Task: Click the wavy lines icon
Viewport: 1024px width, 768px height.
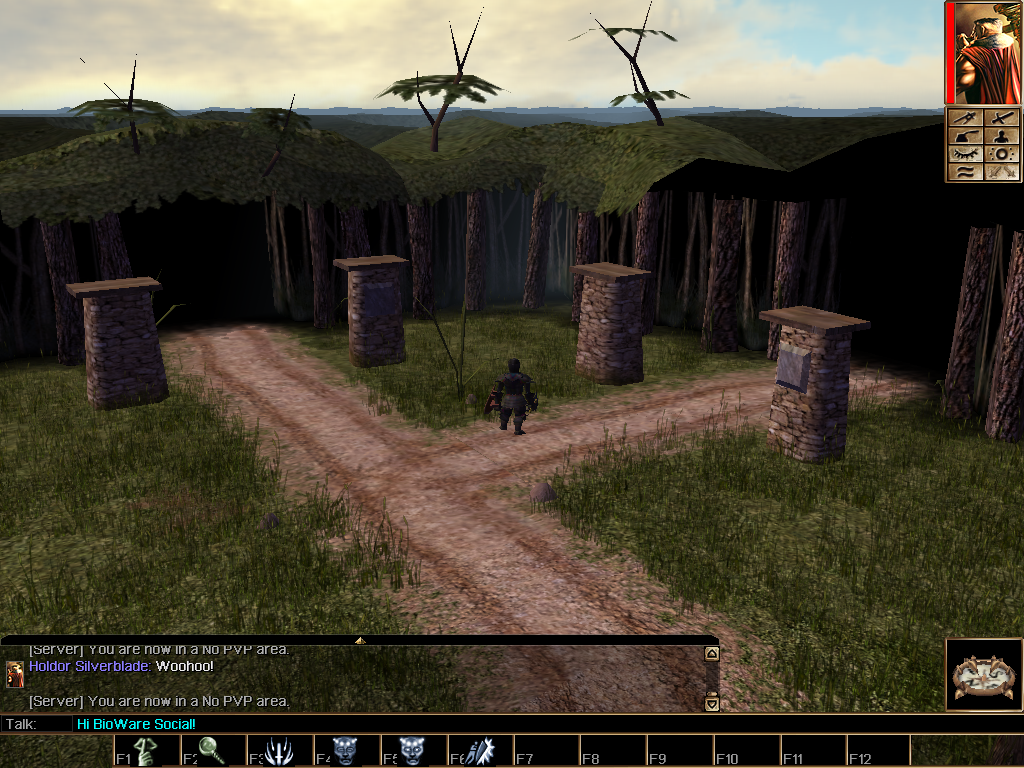Action: point(966,172)
